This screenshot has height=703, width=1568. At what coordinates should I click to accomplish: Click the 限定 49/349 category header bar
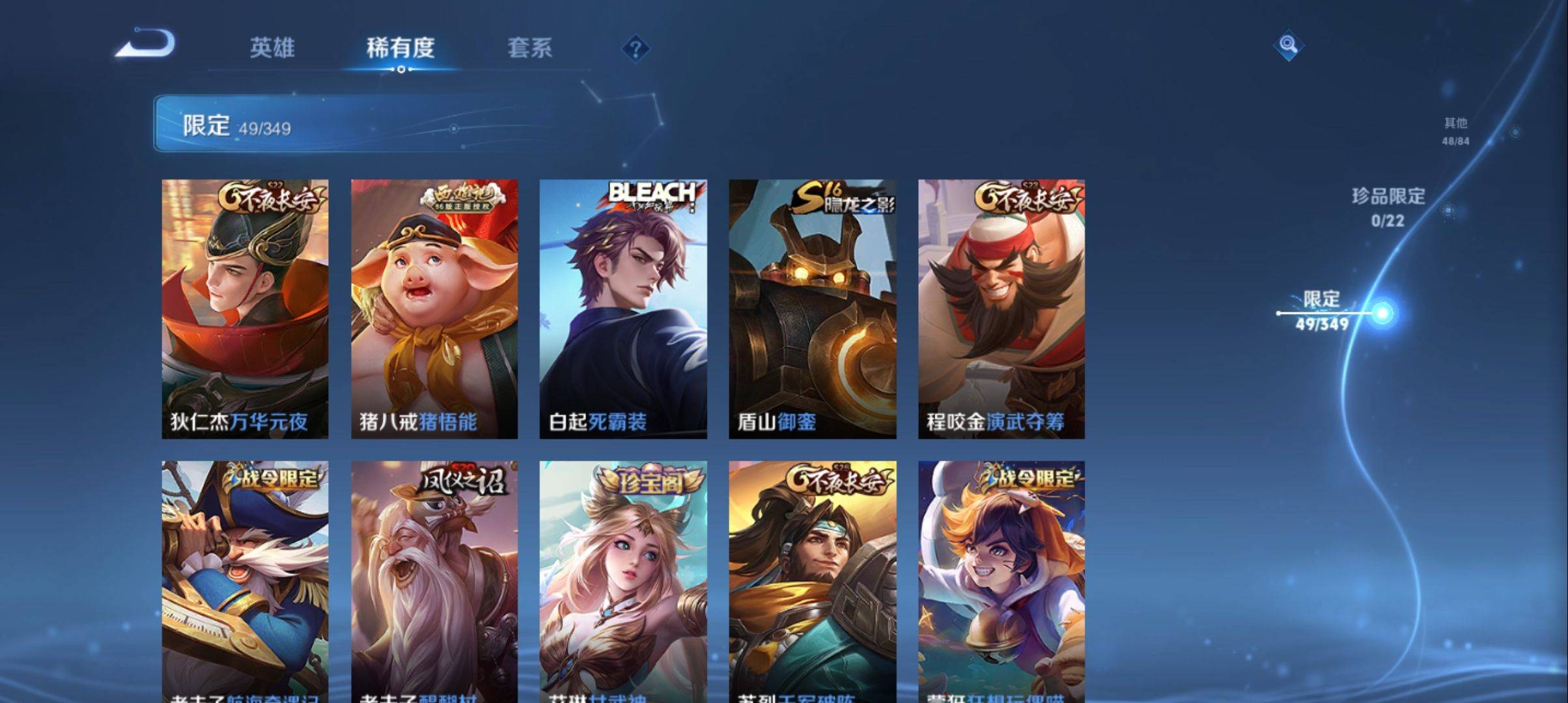pos(352,124)
